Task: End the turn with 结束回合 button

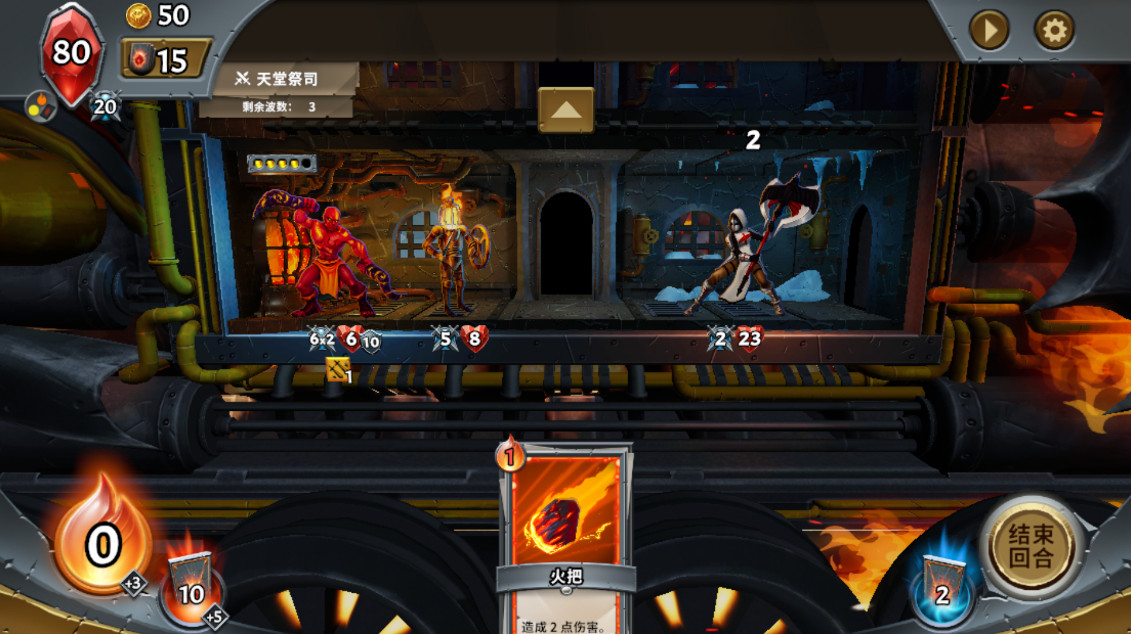Action: [x=1029, y=546]
